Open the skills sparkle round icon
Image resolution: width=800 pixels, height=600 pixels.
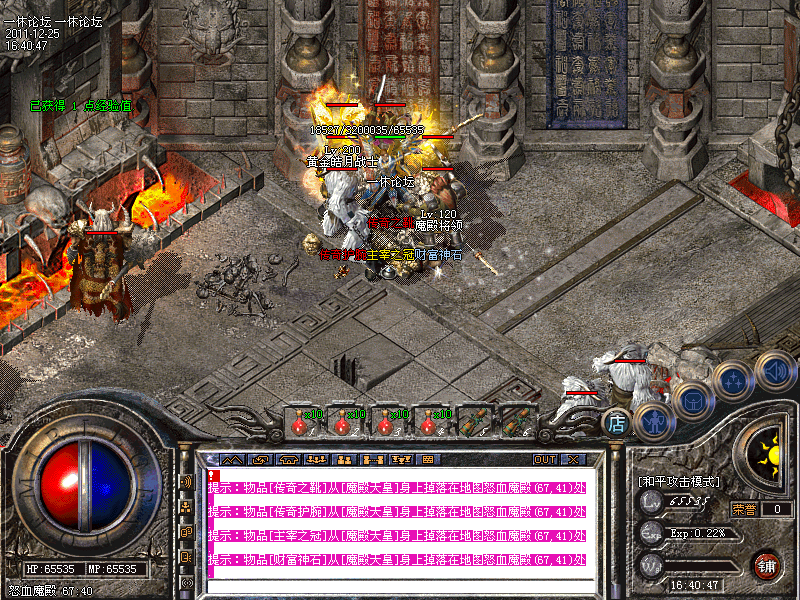pyautogui.click(x=735, y=381)
